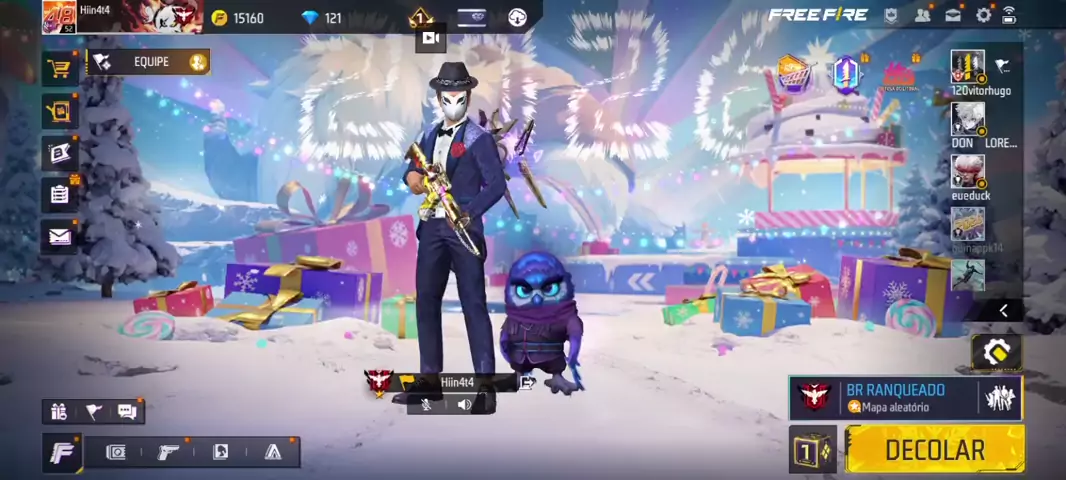Open the shopping cart store
This screenshot has height=480, width=1066.
(x=60, y=68)
